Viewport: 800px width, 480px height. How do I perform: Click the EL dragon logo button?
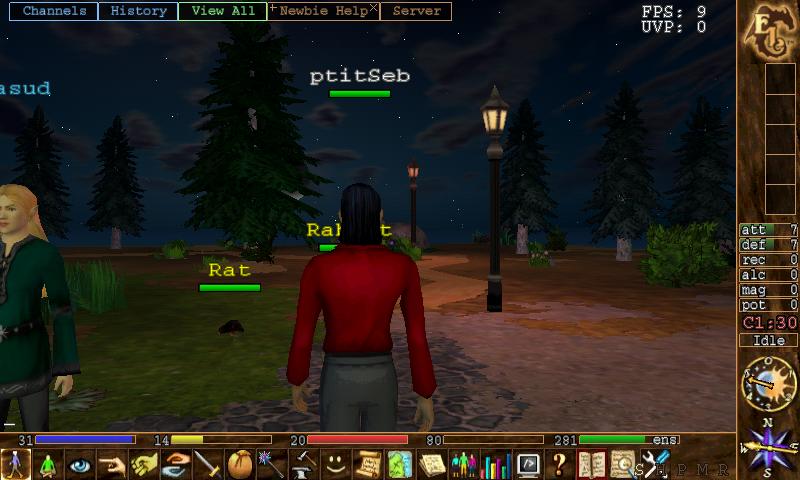767,30
